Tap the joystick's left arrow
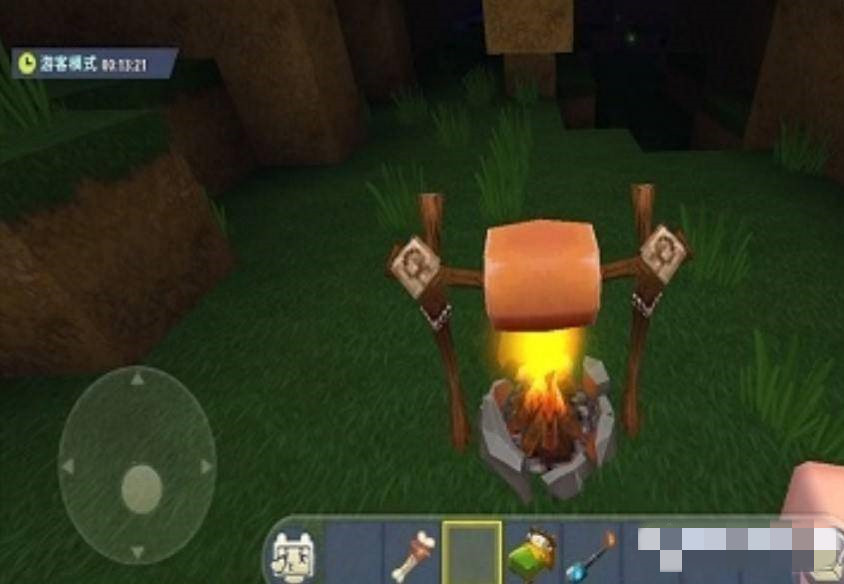844x584 pixels. (68, 466)
